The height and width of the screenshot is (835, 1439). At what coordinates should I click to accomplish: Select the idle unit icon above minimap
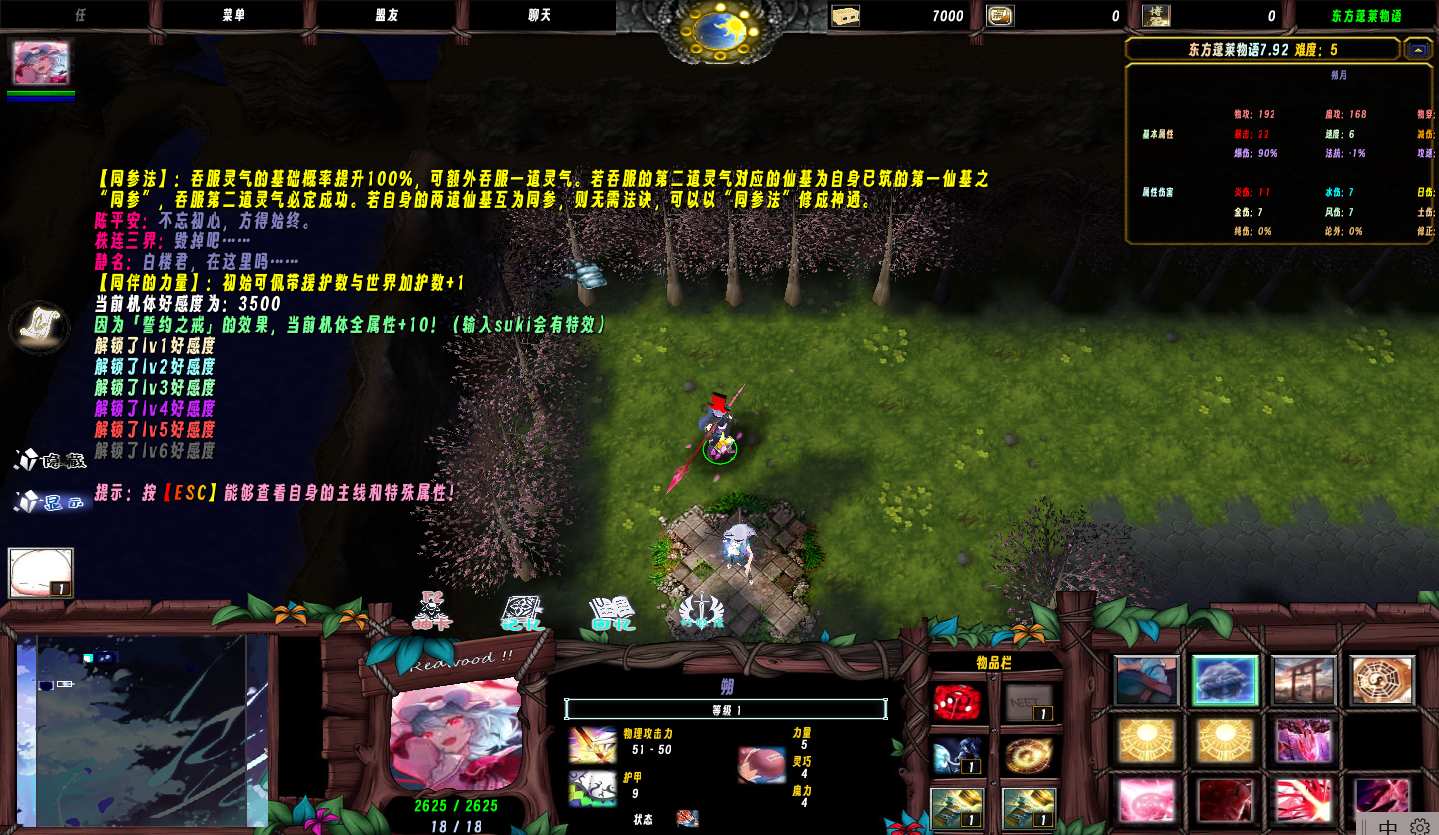point(41,573)
